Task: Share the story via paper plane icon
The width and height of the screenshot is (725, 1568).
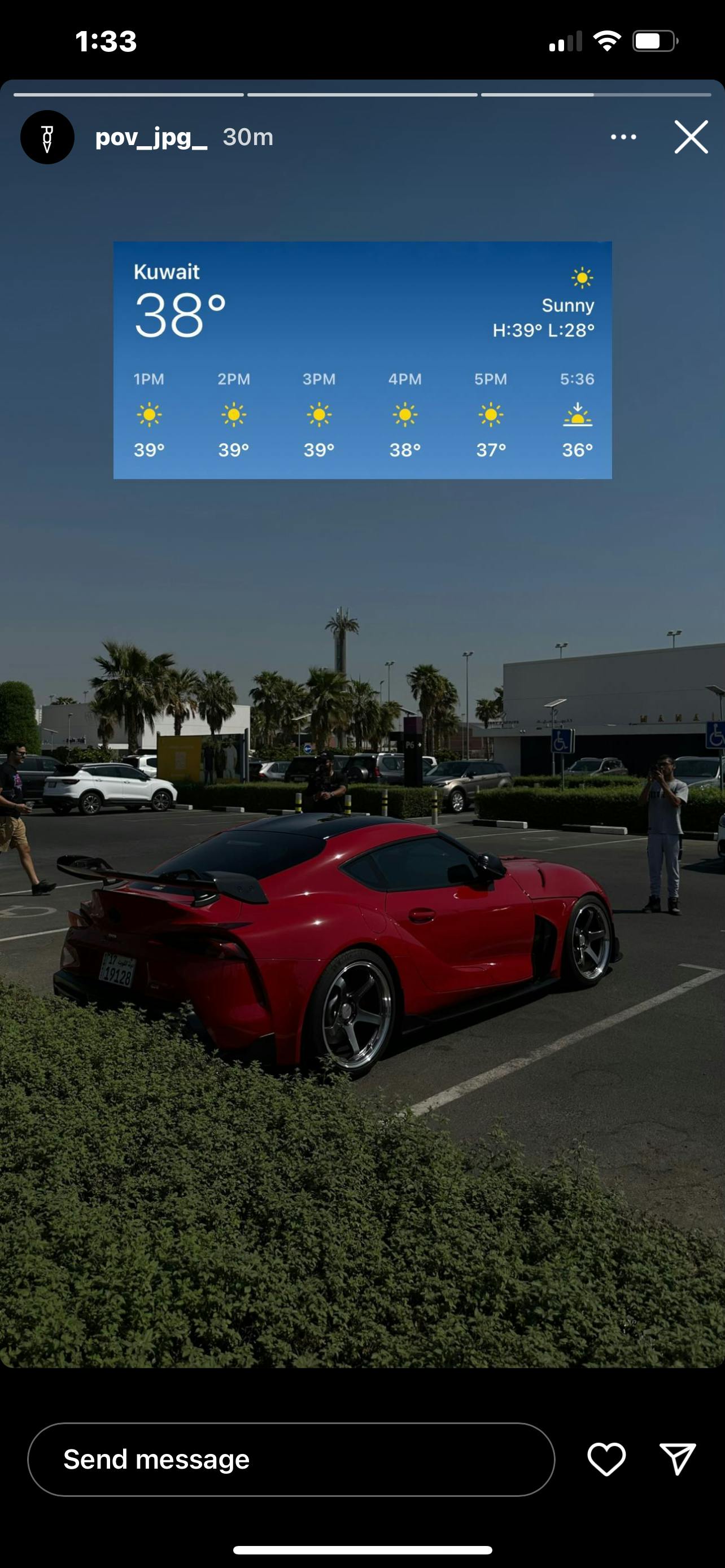Action: click(x=678, y=1459)
